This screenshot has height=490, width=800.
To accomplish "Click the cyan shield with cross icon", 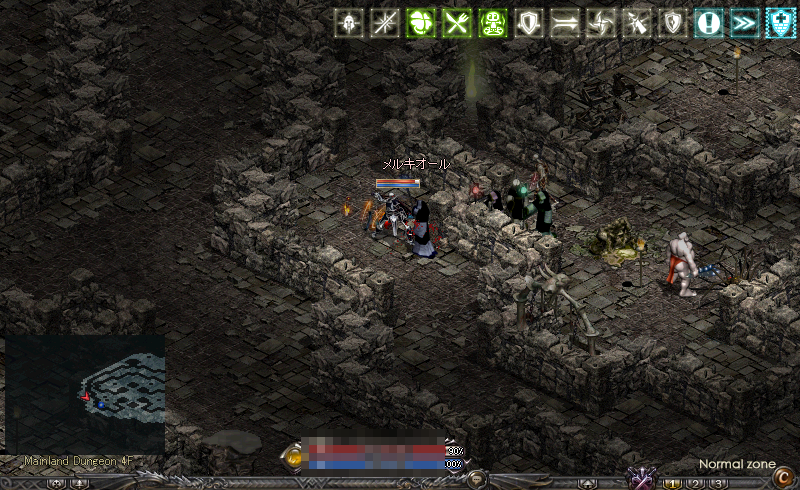I will pyautogui.click(x=780, y=23).
